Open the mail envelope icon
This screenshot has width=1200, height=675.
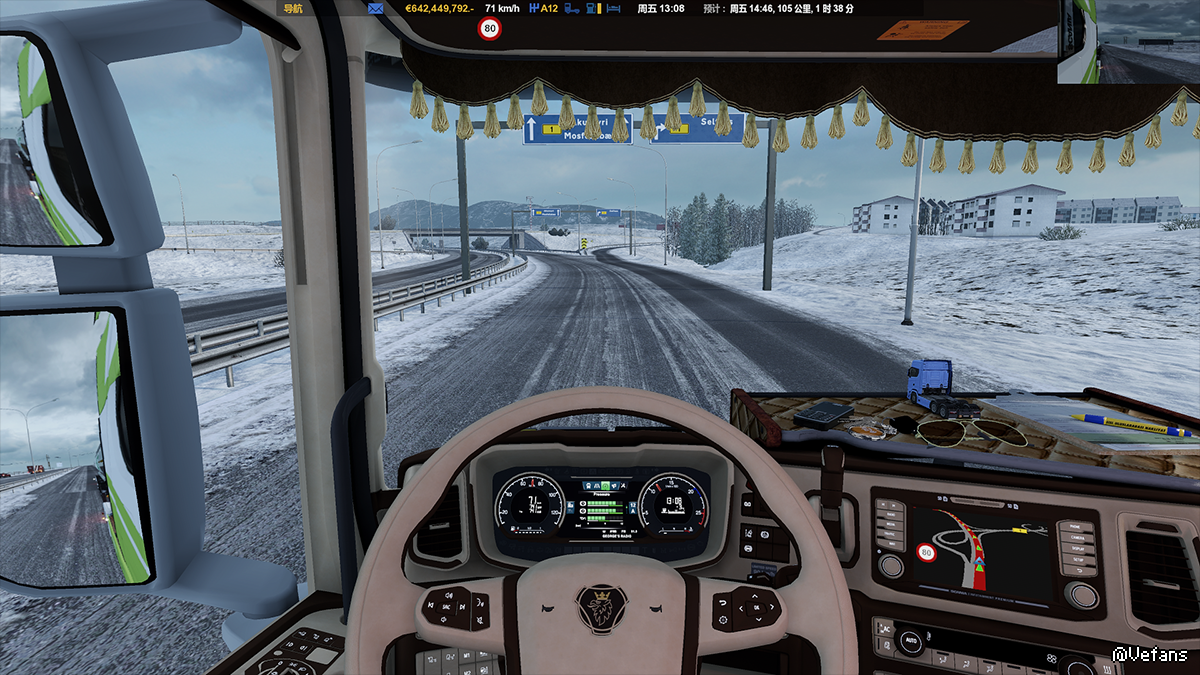(375, 8)
